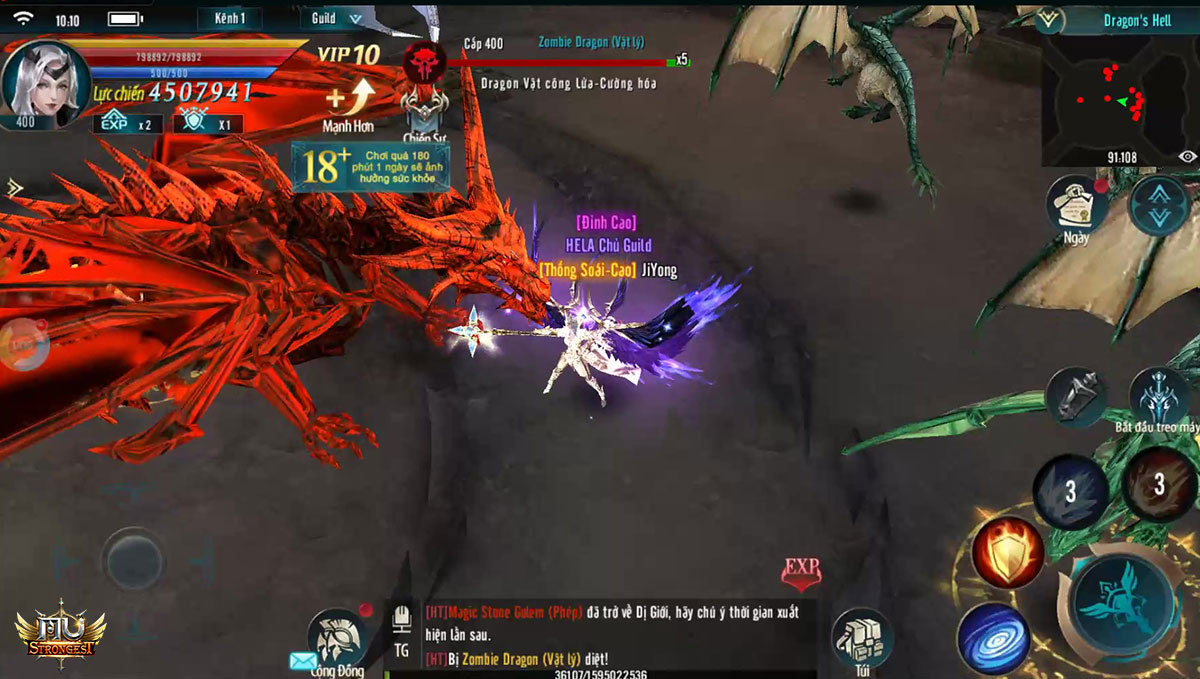Image resolution: width=1200 pixels, height=679 pixels.
Task: Start auto-battle with Bắt đầu treo máy
Action: [x=1158, y=397]
